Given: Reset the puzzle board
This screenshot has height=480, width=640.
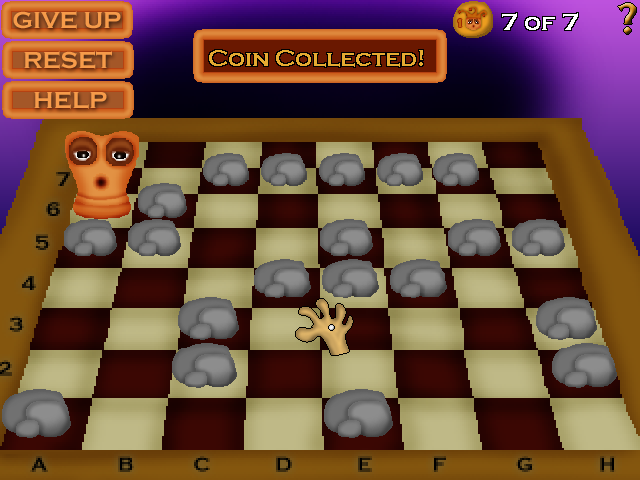Looking at the screenshot, I should [x=67, y=60].
